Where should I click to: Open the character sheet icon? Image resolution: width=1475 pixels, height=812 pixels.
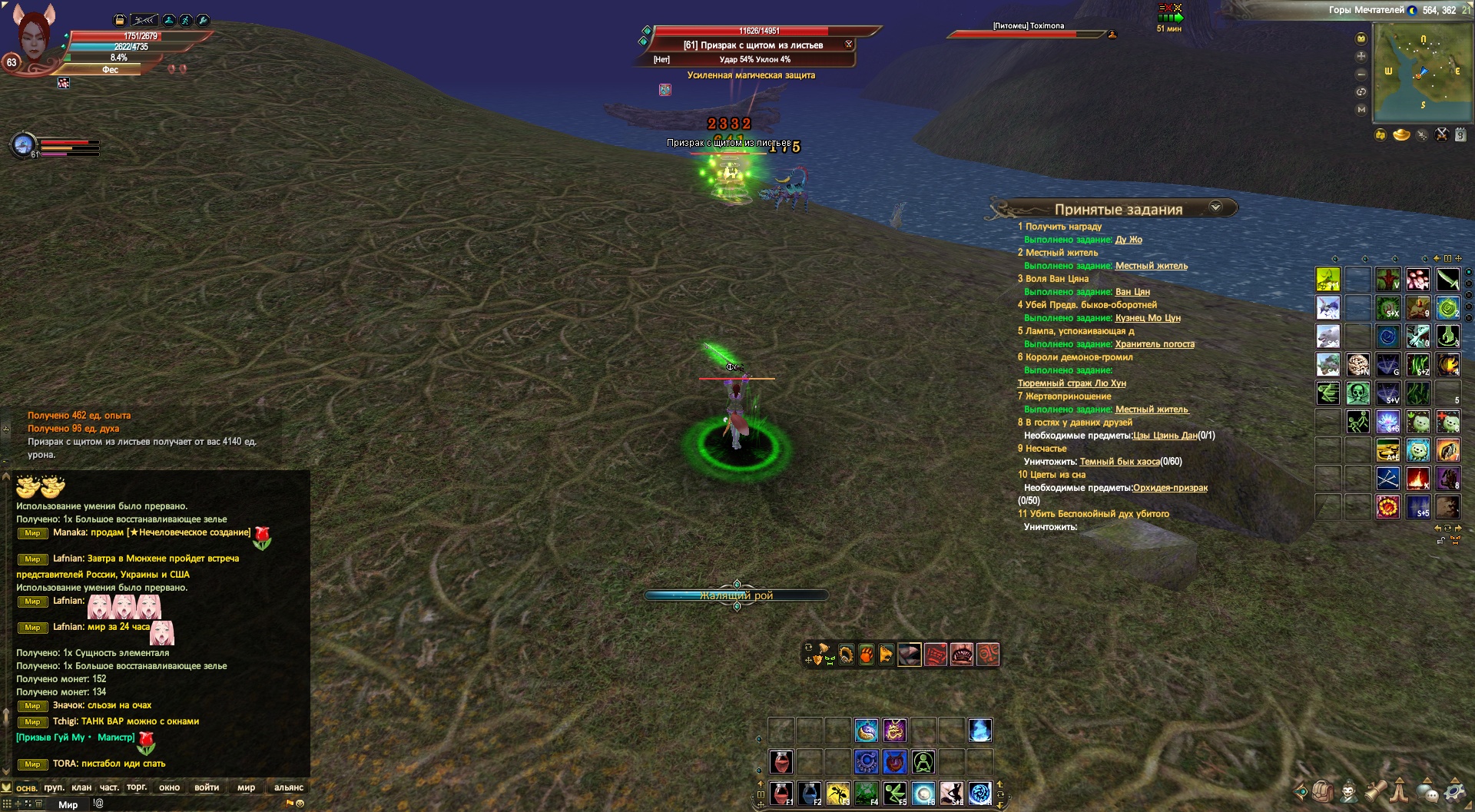[1349, 790]
